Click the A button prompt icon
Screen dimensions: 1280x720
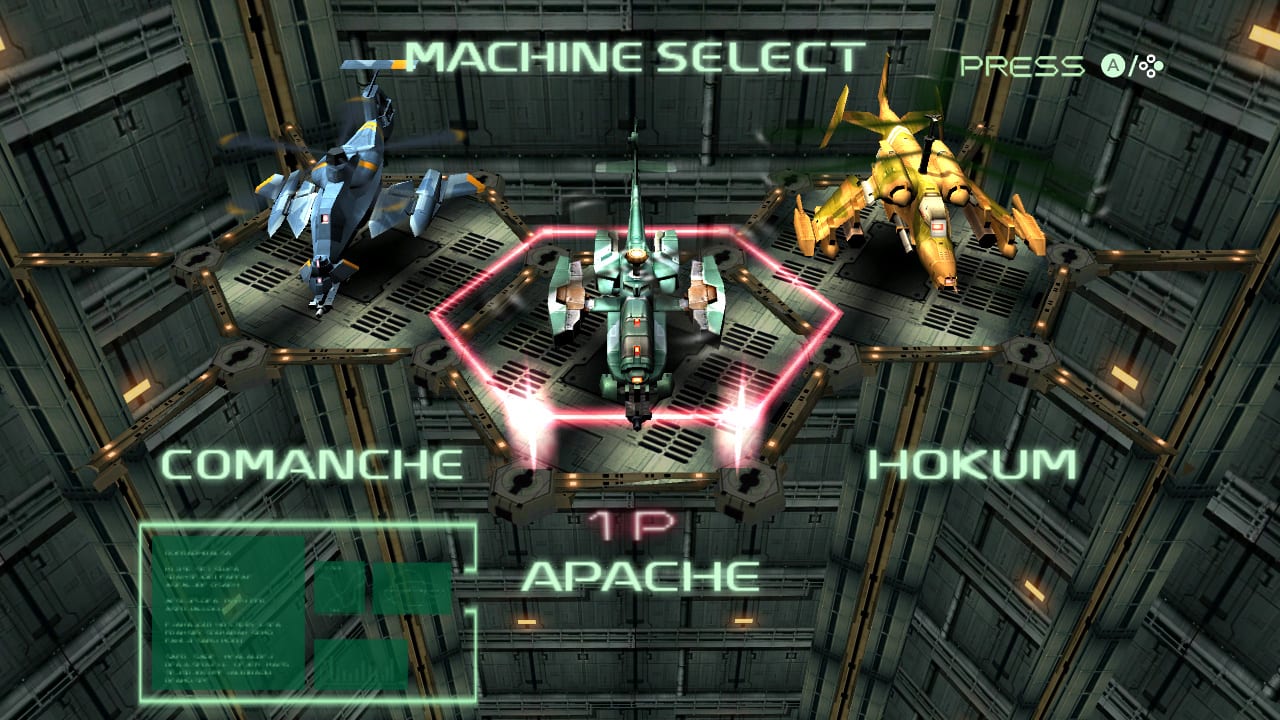click(1112, 65)
